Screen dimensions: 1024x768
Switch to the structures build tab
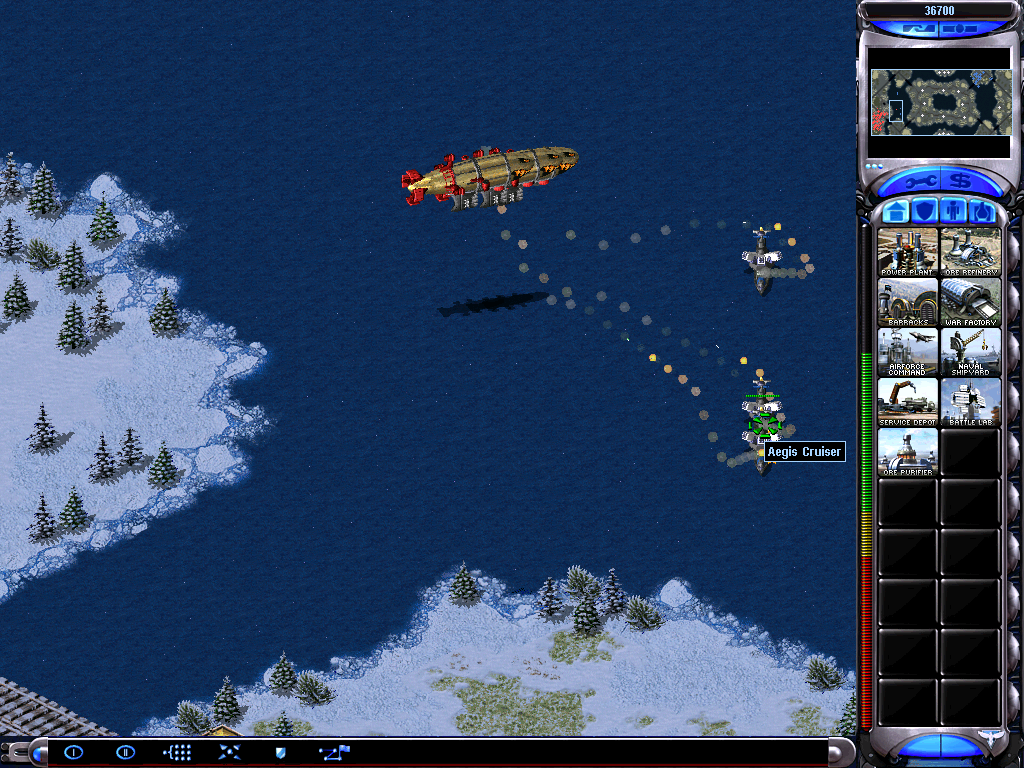point(897,212)
